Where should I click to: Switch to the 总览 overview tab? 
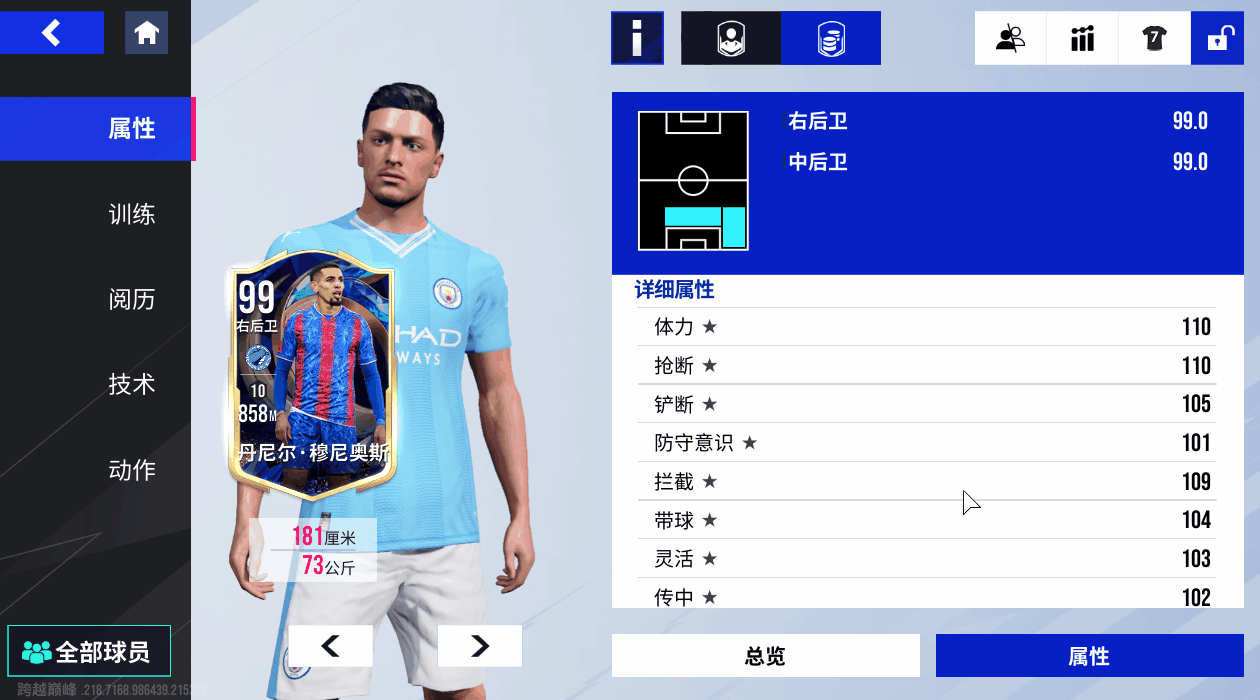pyautogui.click(x=765, y=656)
